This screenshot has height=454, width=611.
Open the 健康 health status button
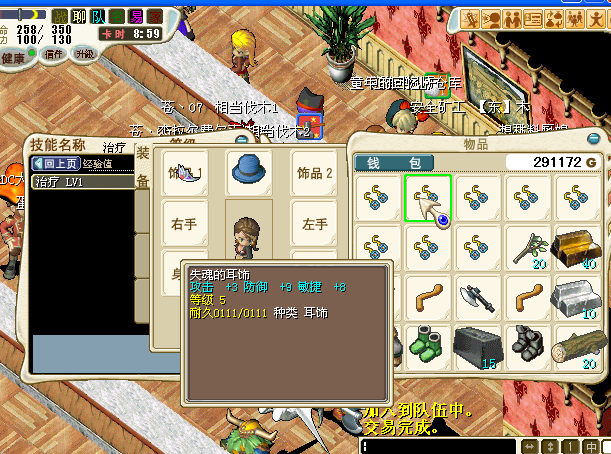point(14,58)
